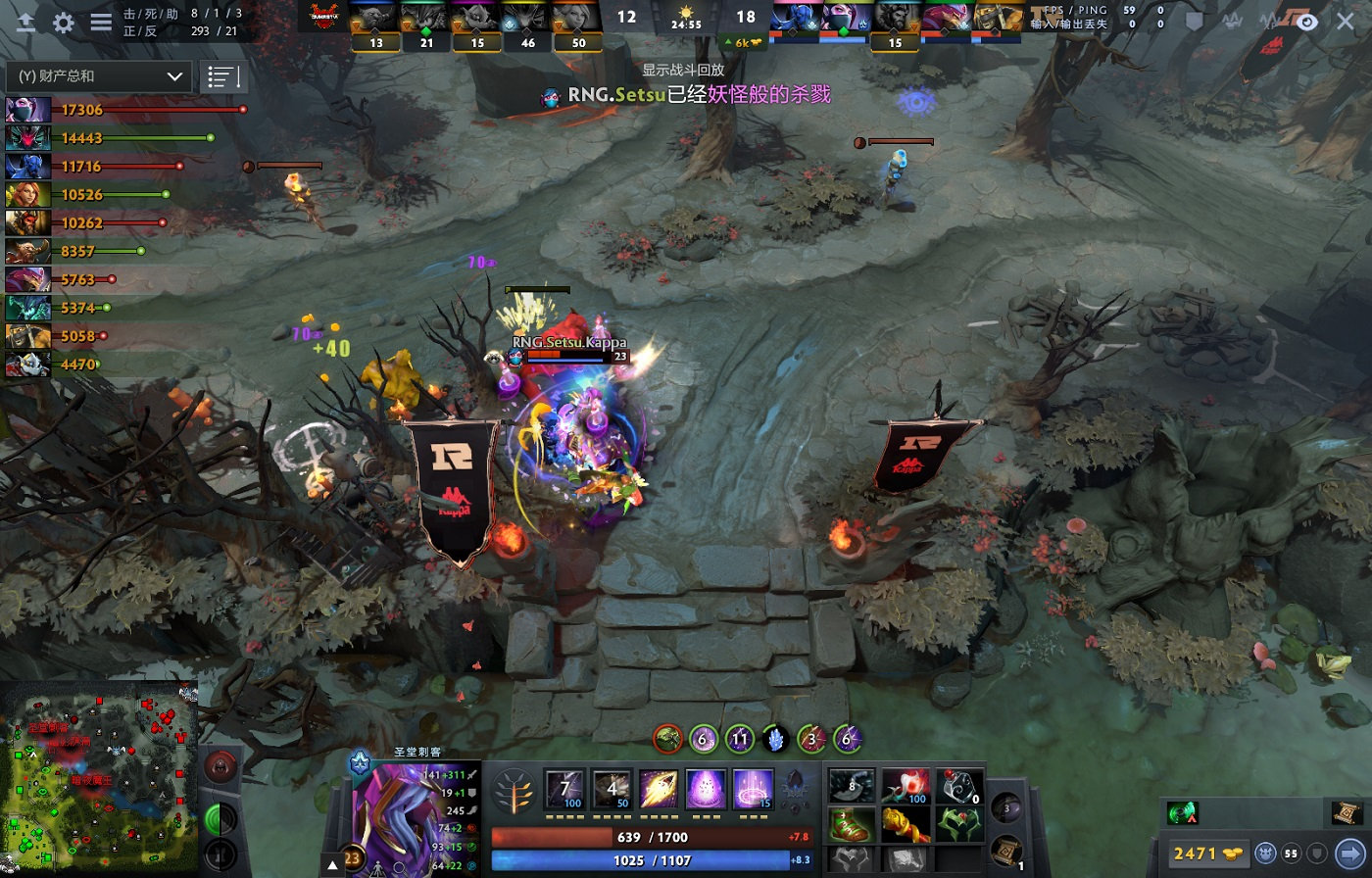The height and width of the screenshot is (878, 1372).
Task: Click the town portal scroll slot
Action: (1005, 851)
